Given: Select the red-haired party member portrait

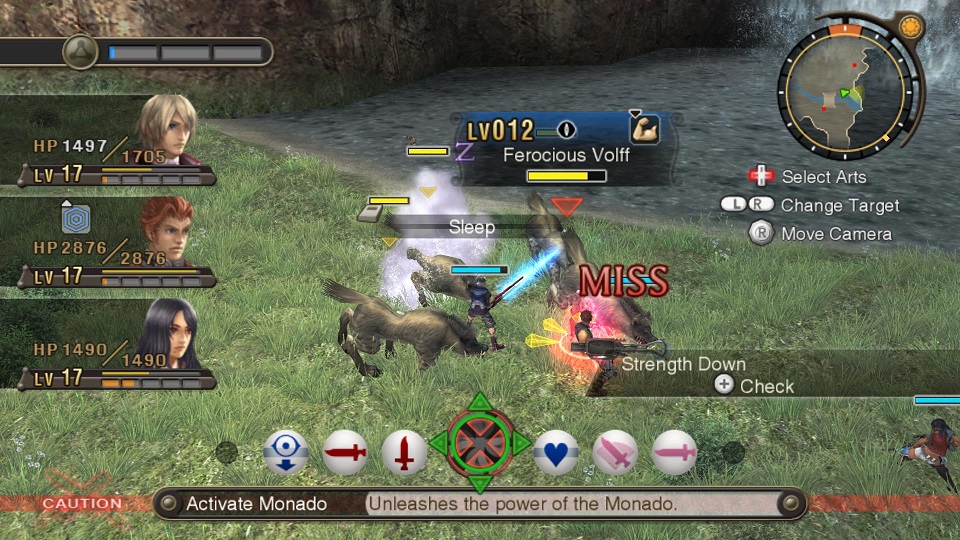Looking at the screenshot, I should pyautogui.click(x=166, y=230).
